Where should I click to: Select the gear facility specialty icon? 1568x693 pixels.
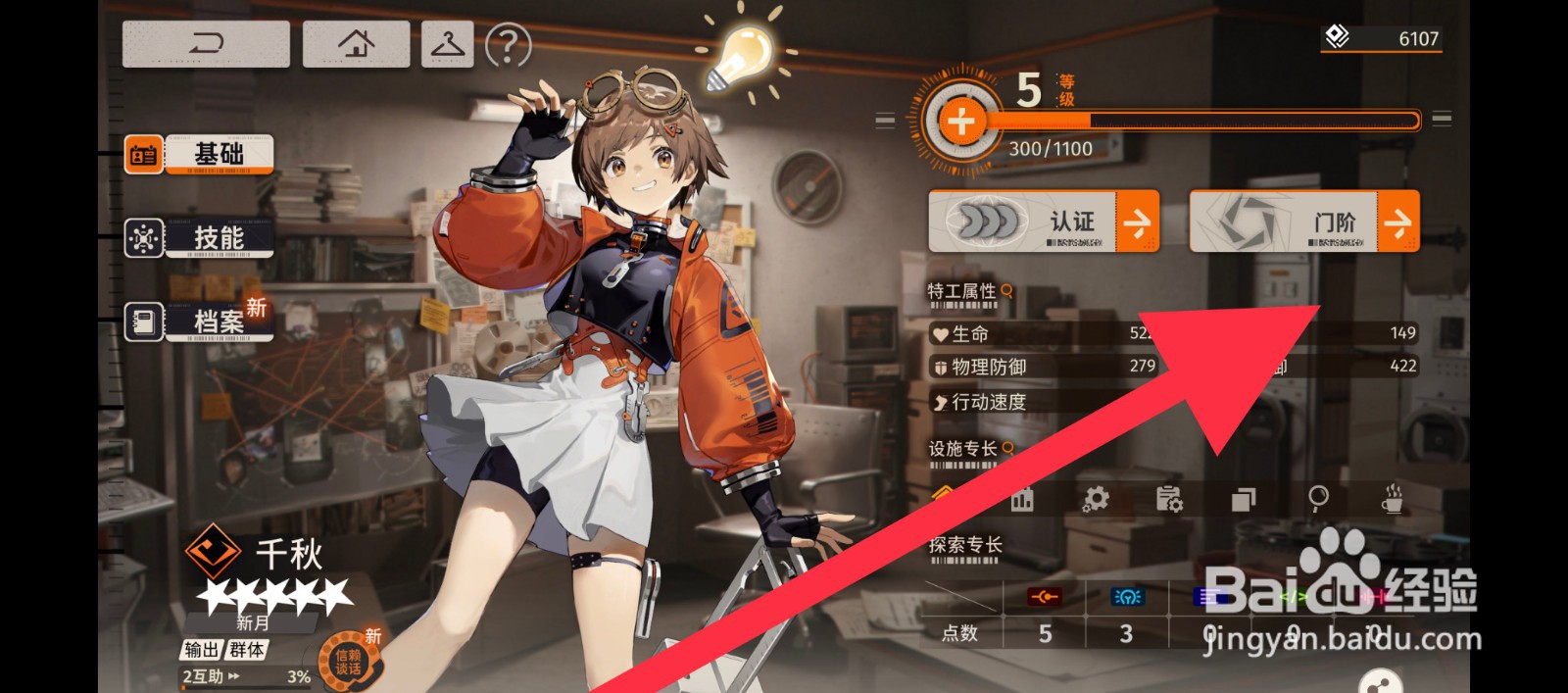tap(1096, 499)
